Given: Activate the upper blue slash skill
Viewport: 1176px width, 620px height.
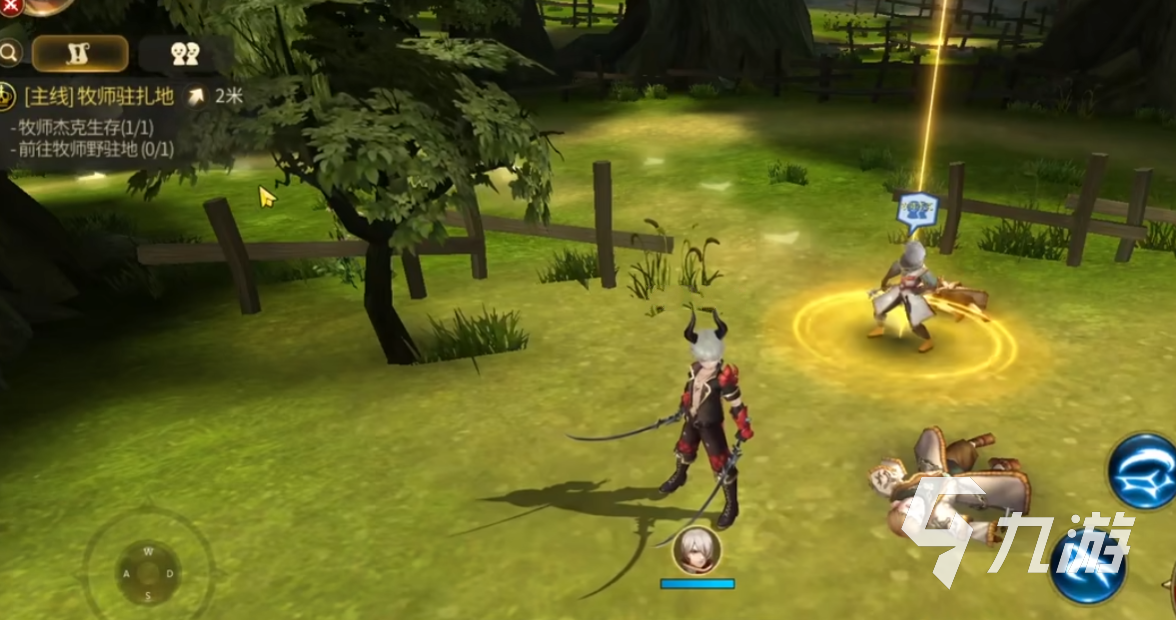Looking at the screenshot, I should point(1142,471).
